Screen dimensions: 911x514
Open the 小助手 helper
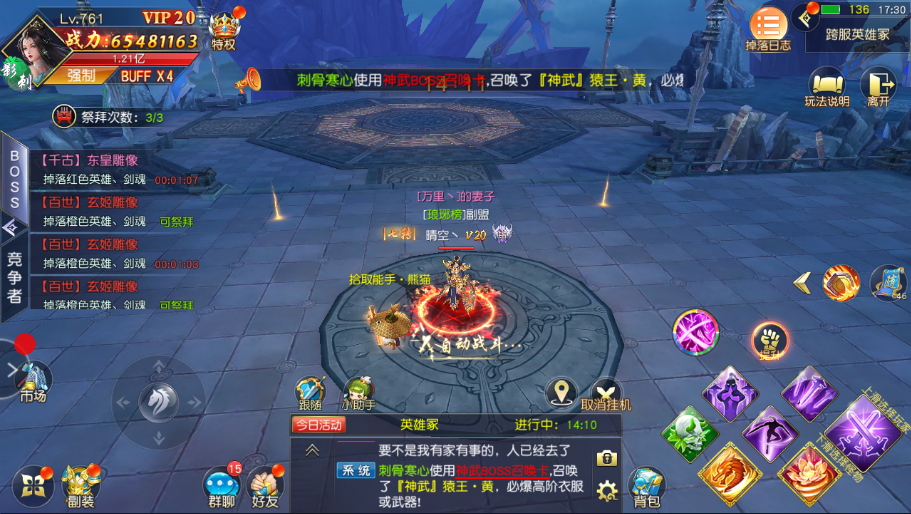(x=357, y=393)
